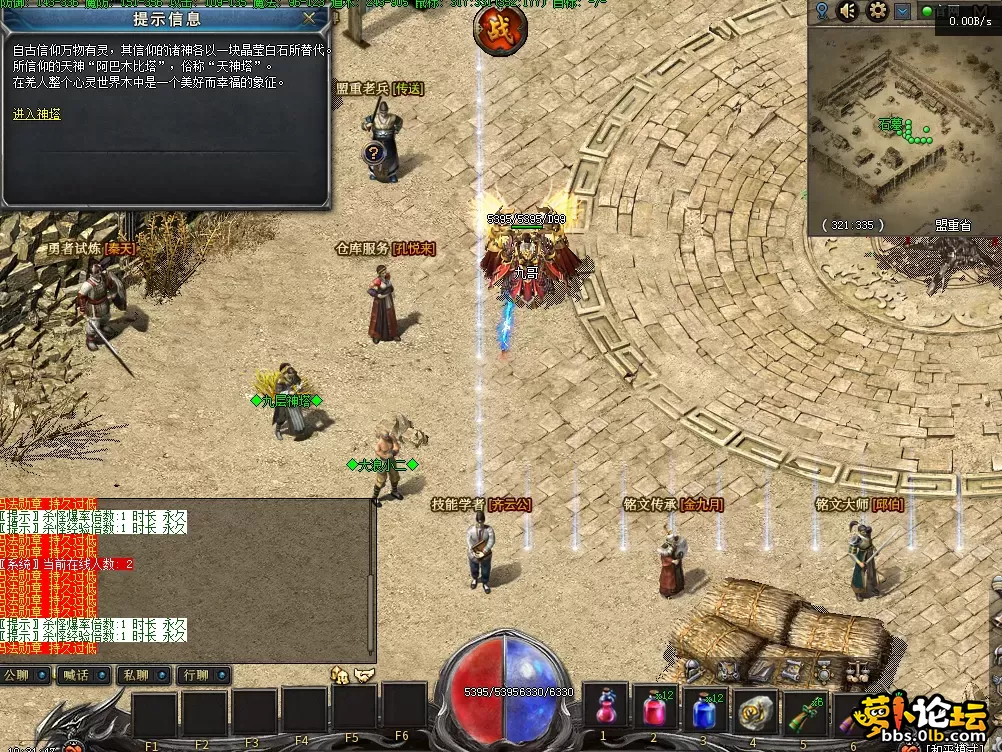Switch to the 喊话 shout channel
This screenshot has height=752, width=1002.
point(84,675)
